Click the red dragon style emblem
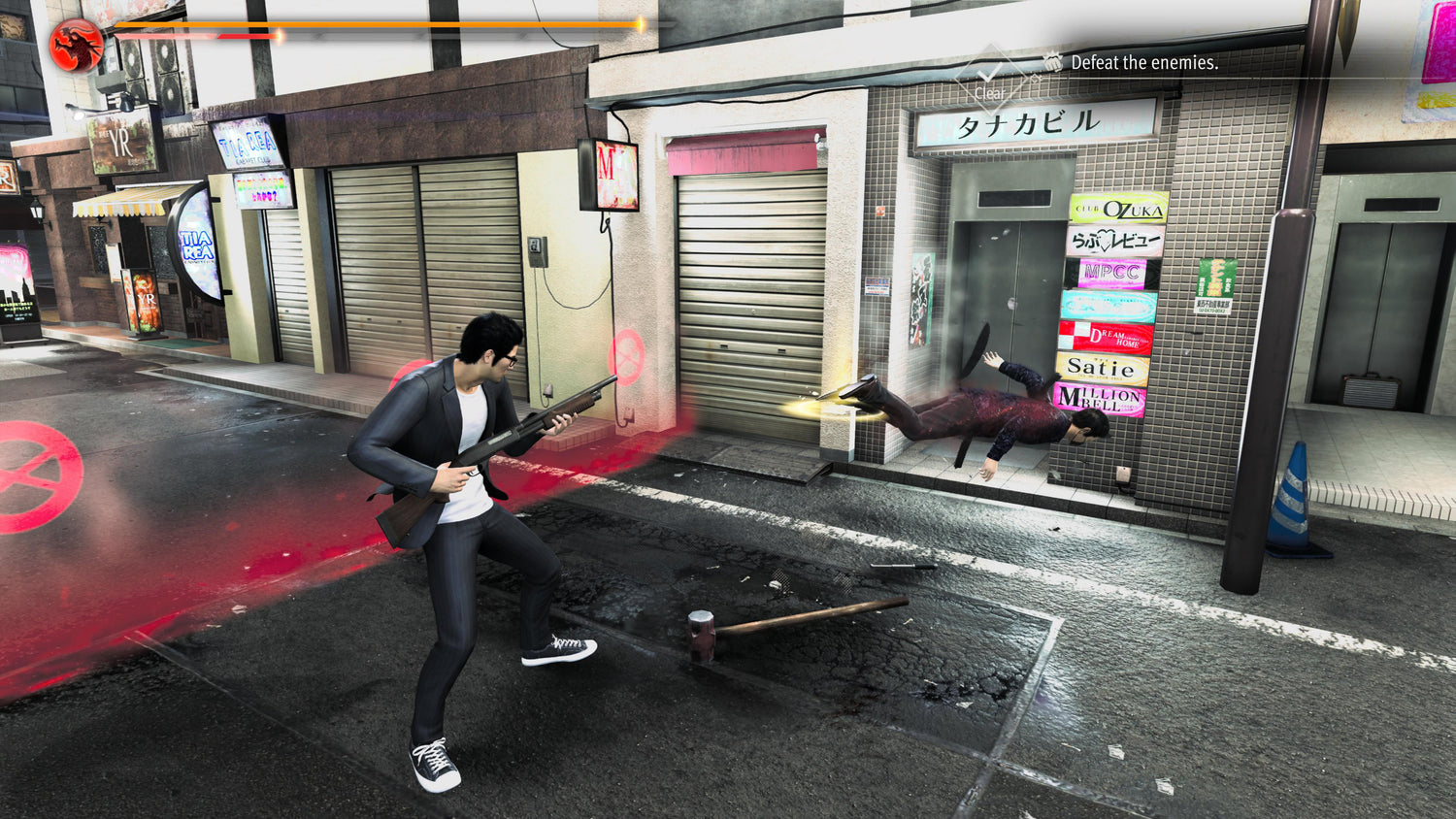This screenshot has height=819, width=1456. coord(76,45)
